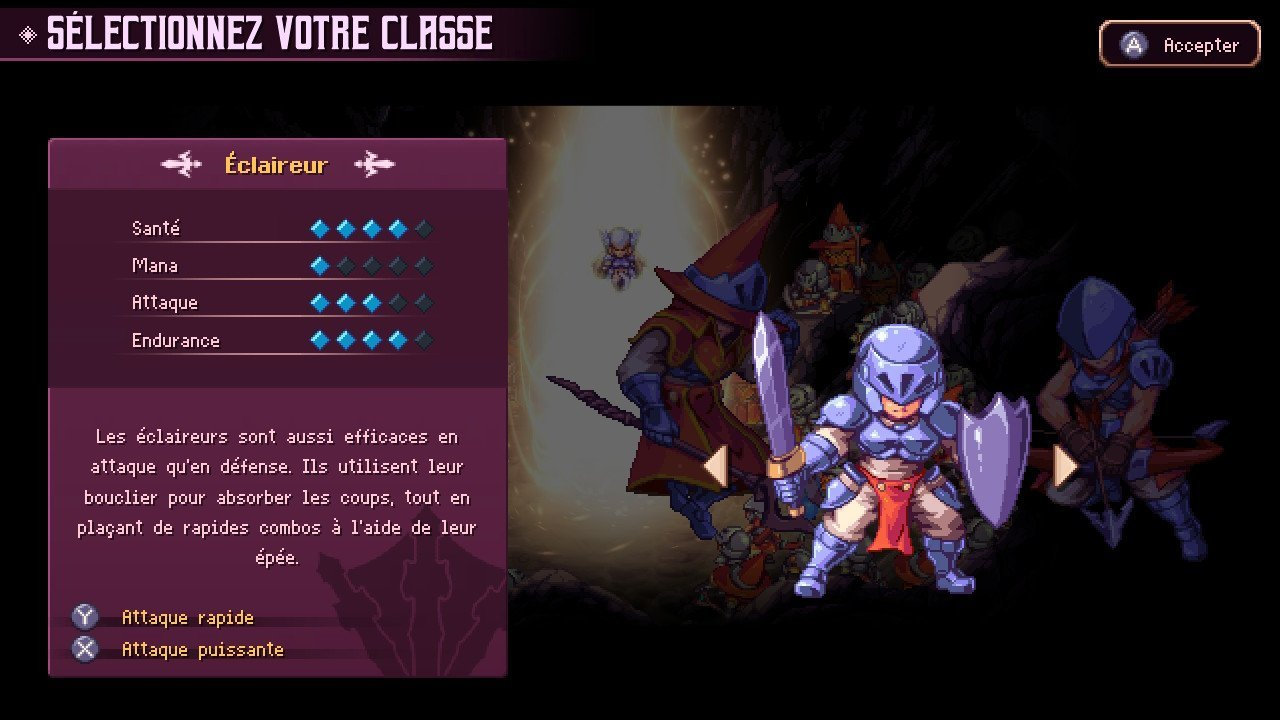Show the next class with right arrow
1280x720 pixels.
coord(1065,467)
